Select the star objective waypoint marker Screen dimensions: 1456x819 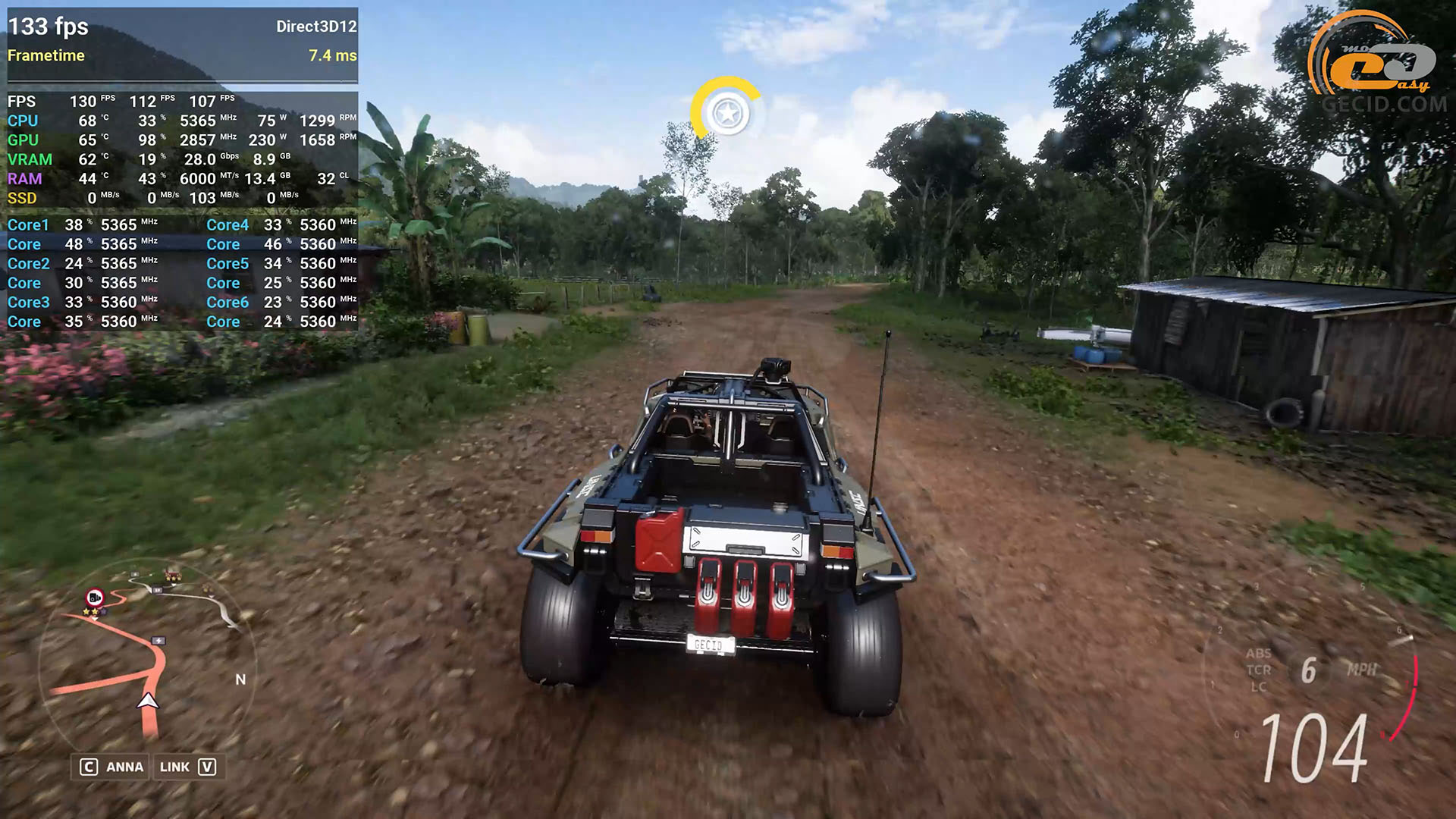[727, 114]
